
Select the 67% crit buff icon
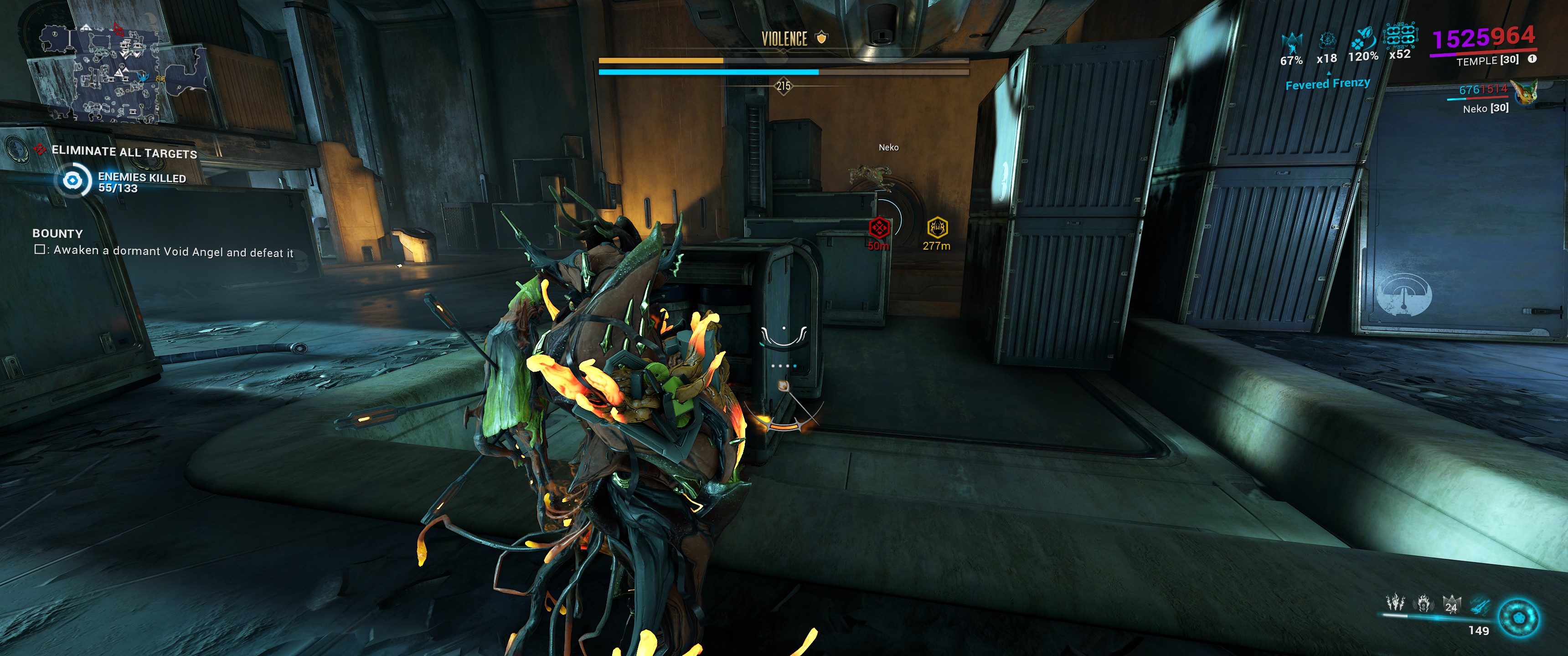coord(1292,43)
